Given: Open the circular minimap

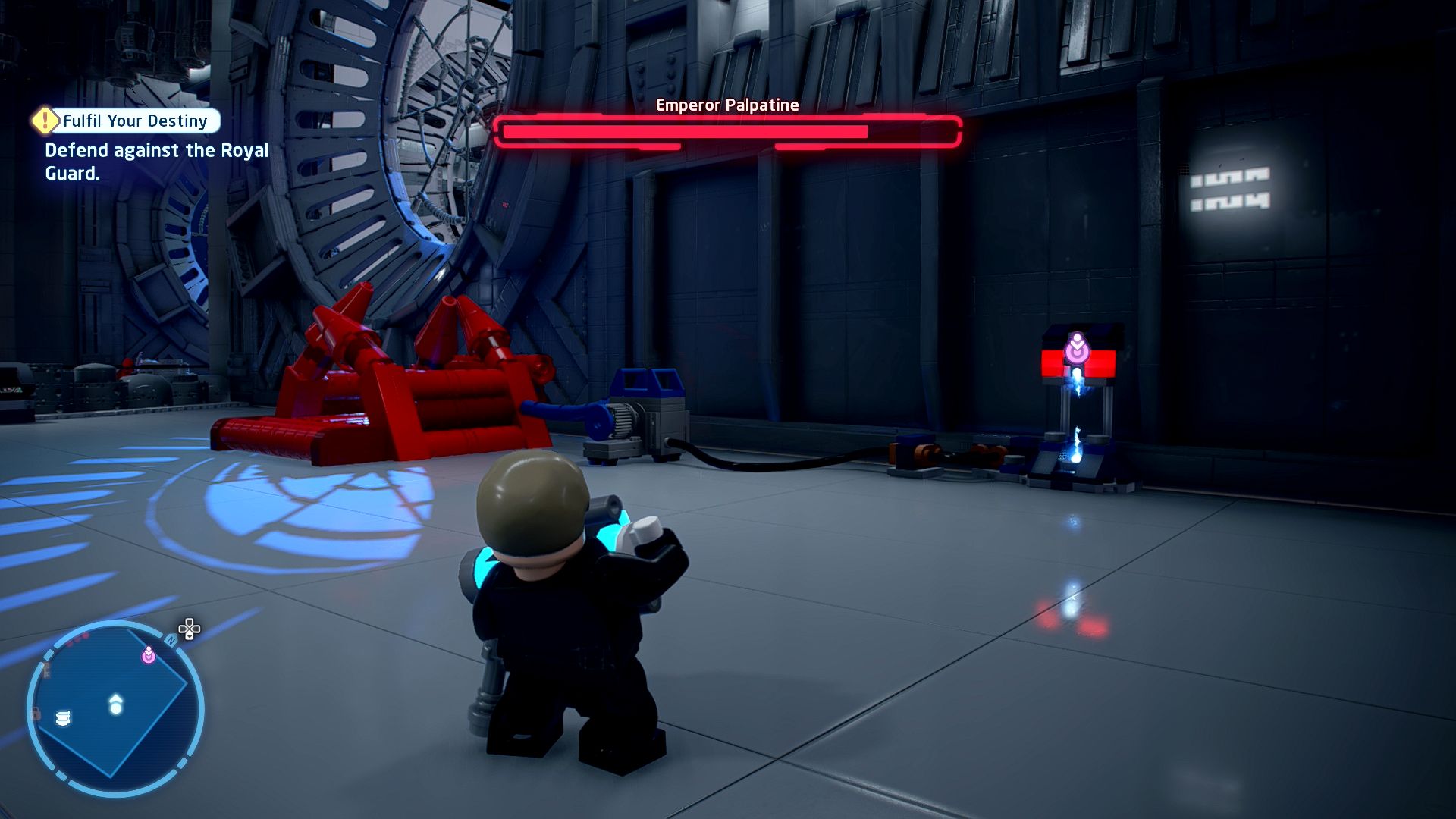Looking at the screenshot, I should (x=115, y=708).
